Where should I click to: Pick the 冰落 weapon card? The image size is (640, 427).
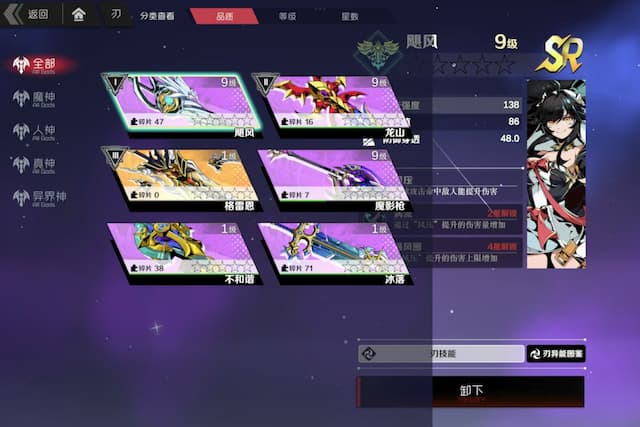click(x=334, y=253)
